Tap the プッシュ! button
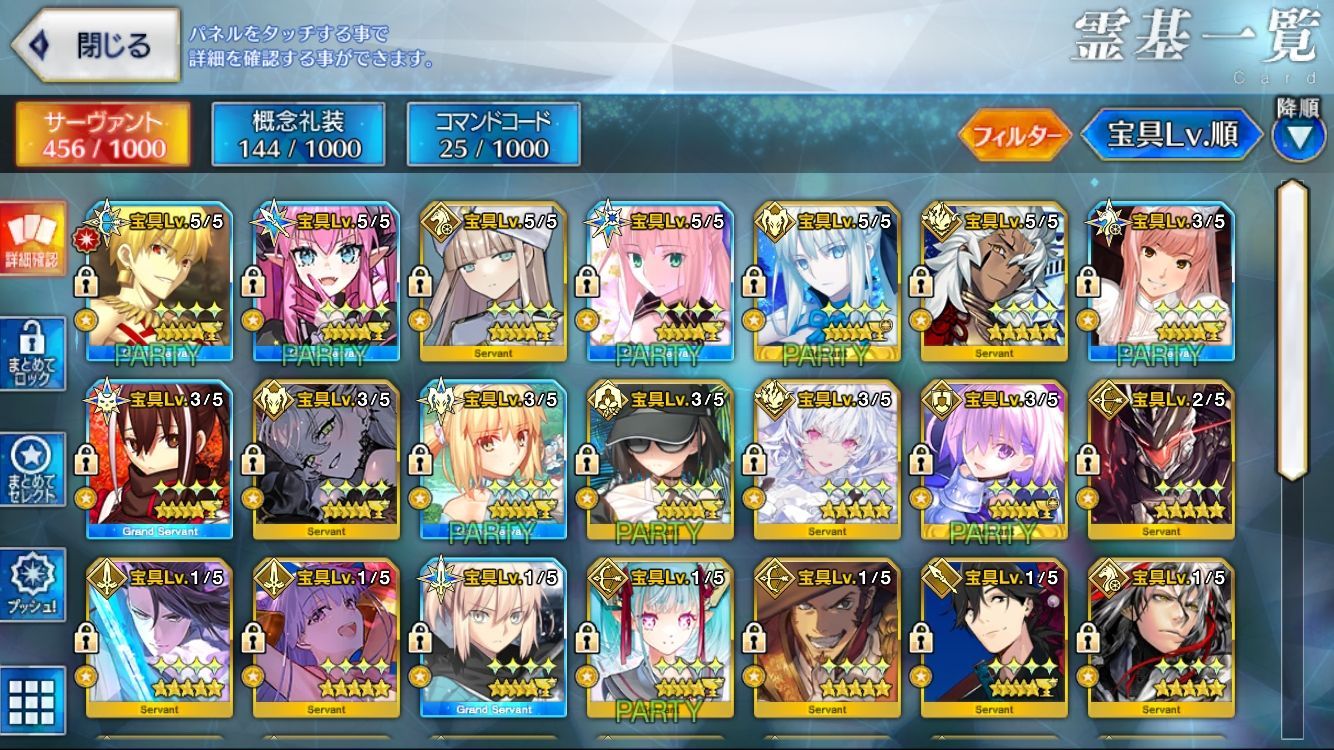Screen dimensions: 1334x750 pos(33,585)
